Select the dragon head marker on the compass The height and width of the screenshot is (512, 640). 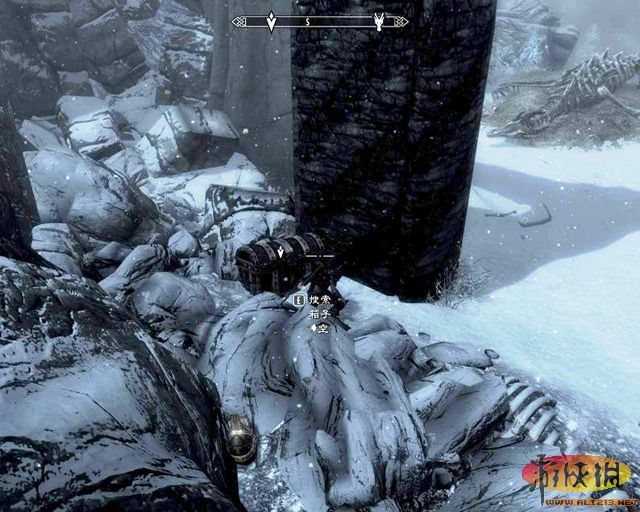tap(380, 20)
